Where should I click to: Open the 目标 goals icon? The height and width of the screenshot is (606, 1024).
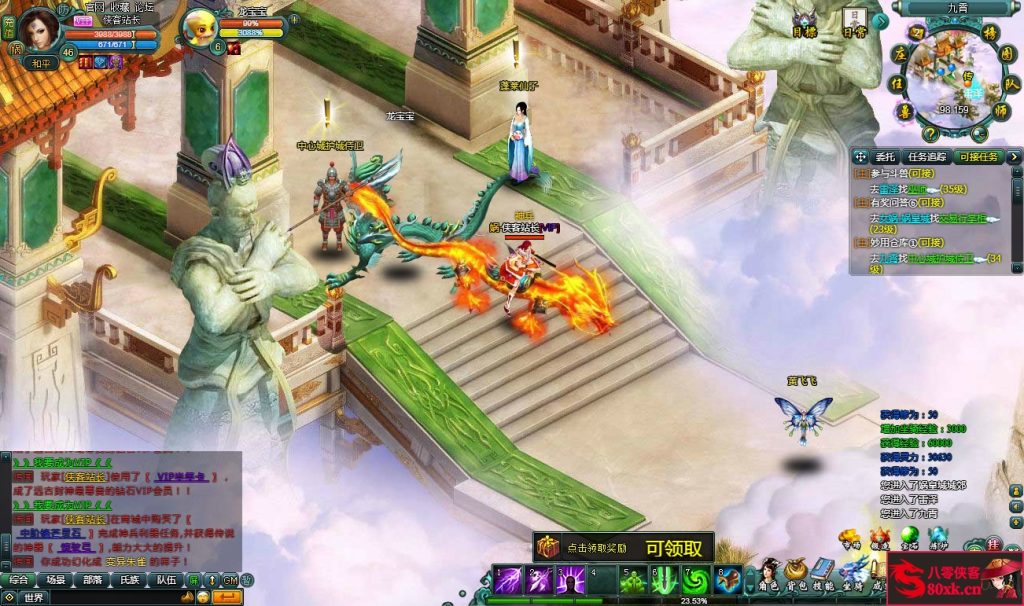pyautogui.click(x=805, y=22)
